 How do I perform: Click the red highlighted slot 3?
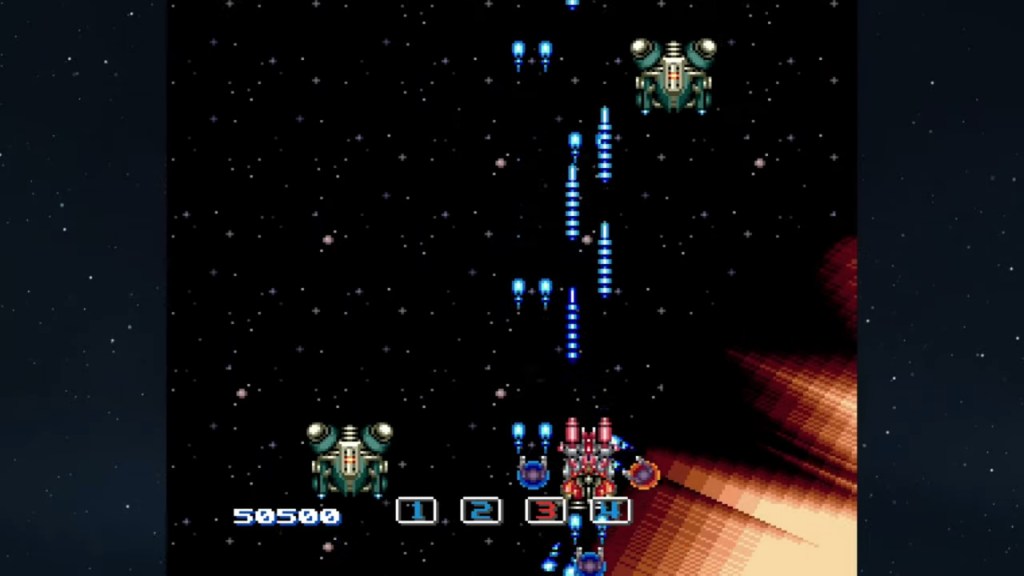545,511
